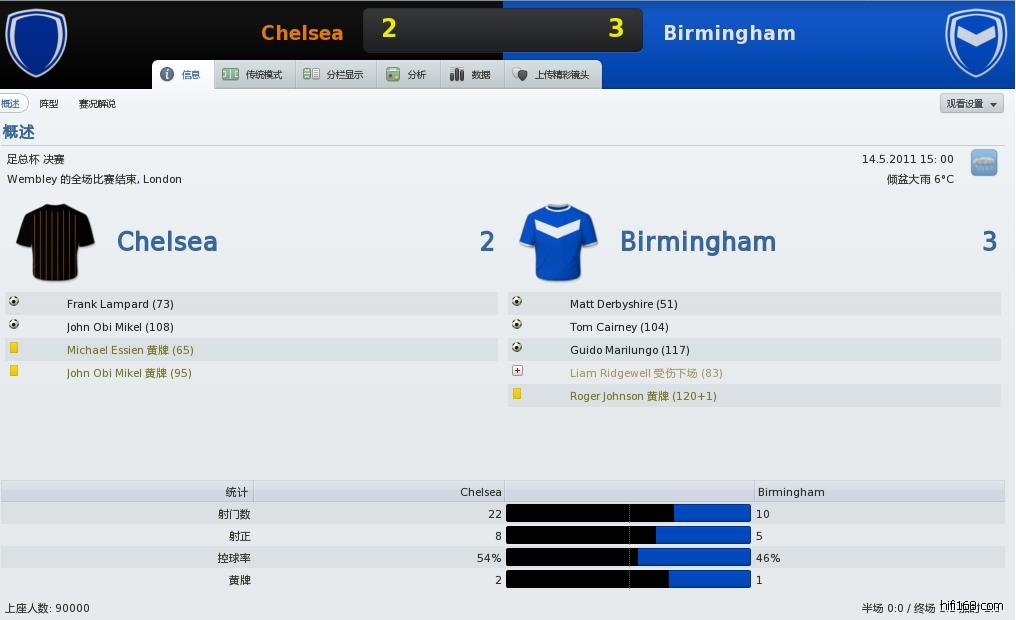1016x620 pixels.
Task: Select the 概述 sub-tab
Action: pyautogui.click(x=10, y=104)
